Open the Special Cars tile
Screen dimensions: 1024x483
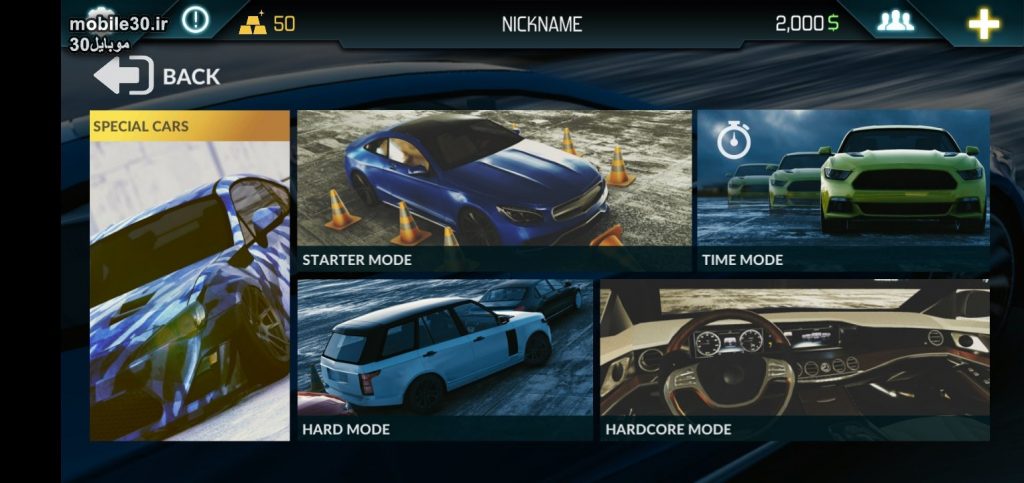click(190, 275)
